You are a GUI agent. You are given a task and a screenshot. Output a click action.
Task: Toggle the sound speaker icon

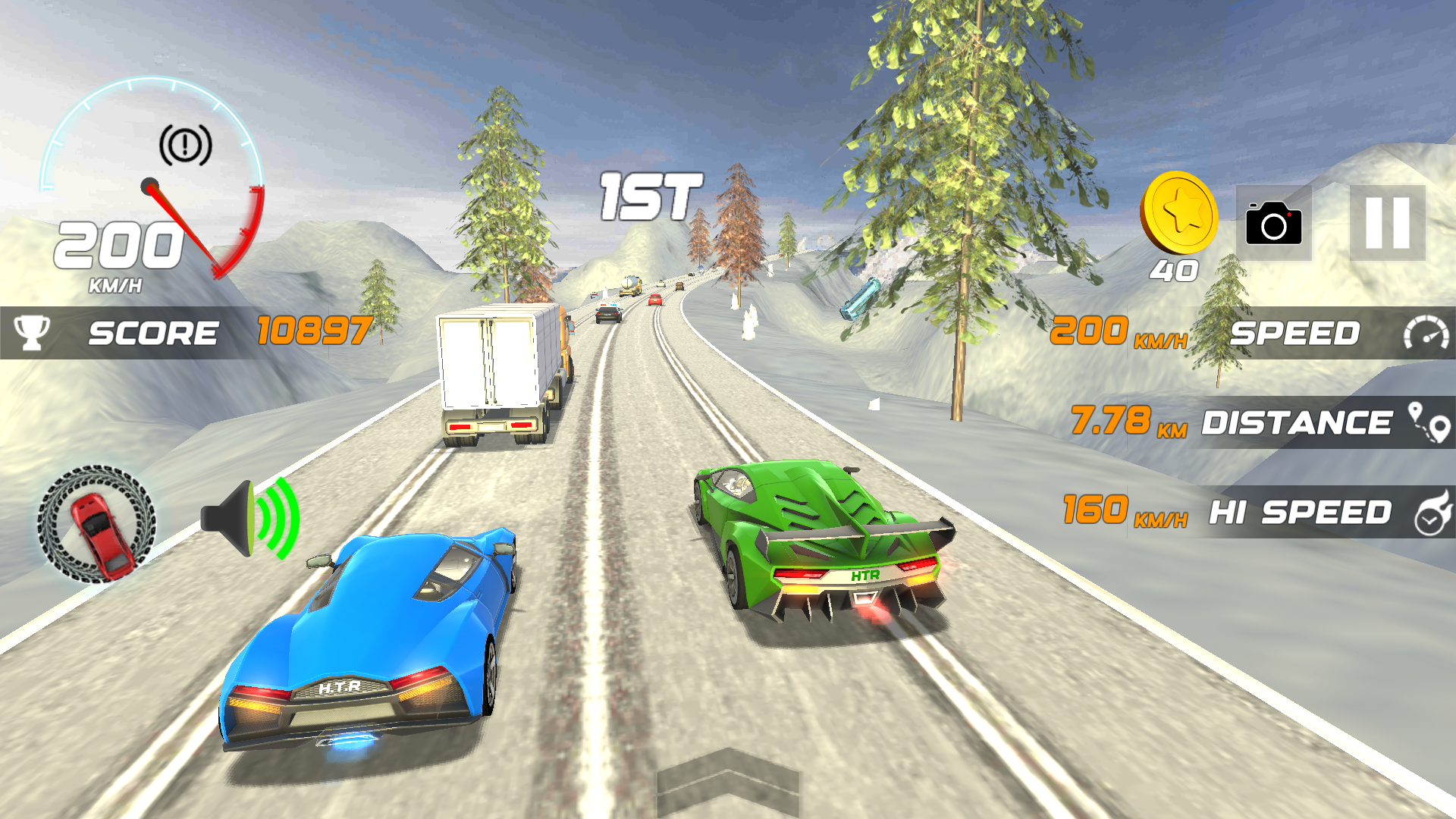[x=250, y=519]
